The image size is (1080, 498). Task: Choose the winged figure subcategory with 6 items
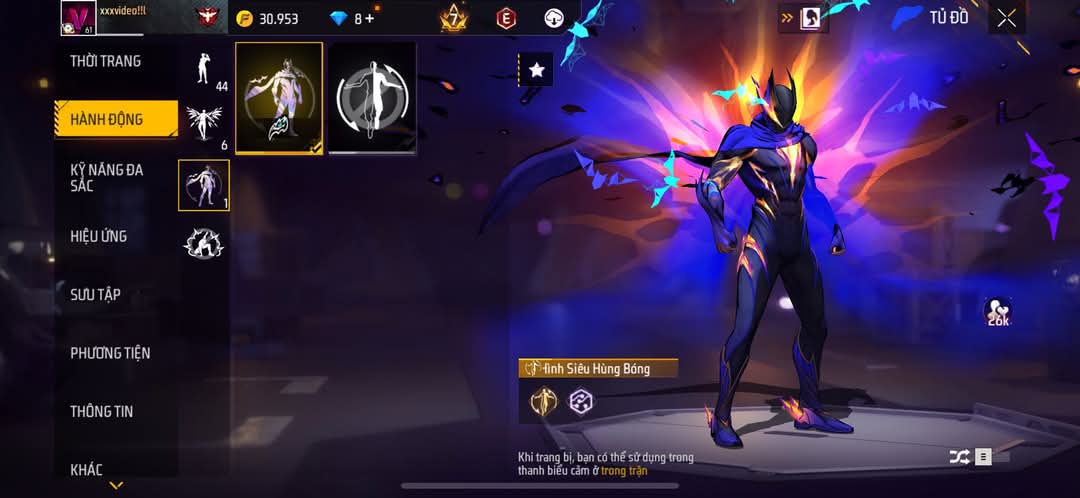click(204, 127)
